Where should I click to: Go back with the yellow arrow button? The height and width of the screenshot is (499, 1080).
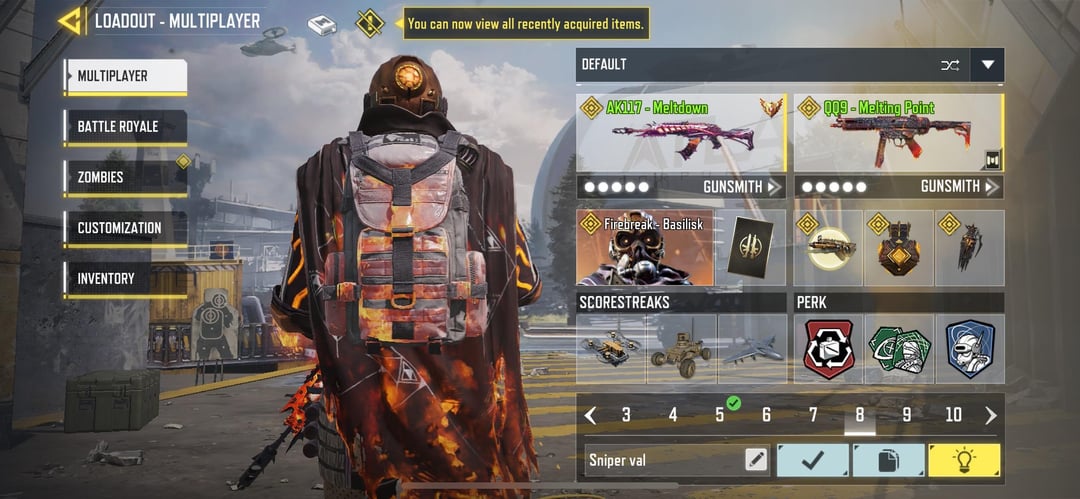tap(70, 21)
